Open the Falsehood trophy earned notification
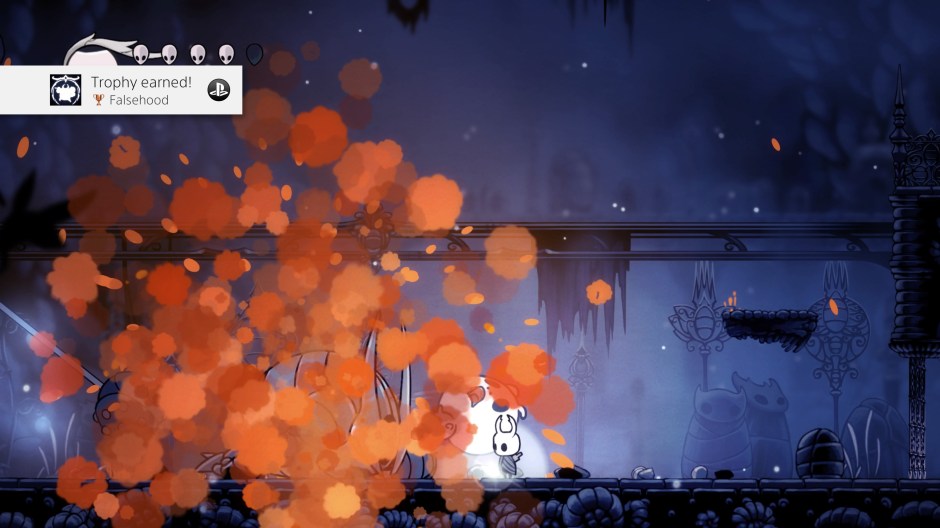The width and height of the screenshot is (940, 528). [x=130, y=90]
